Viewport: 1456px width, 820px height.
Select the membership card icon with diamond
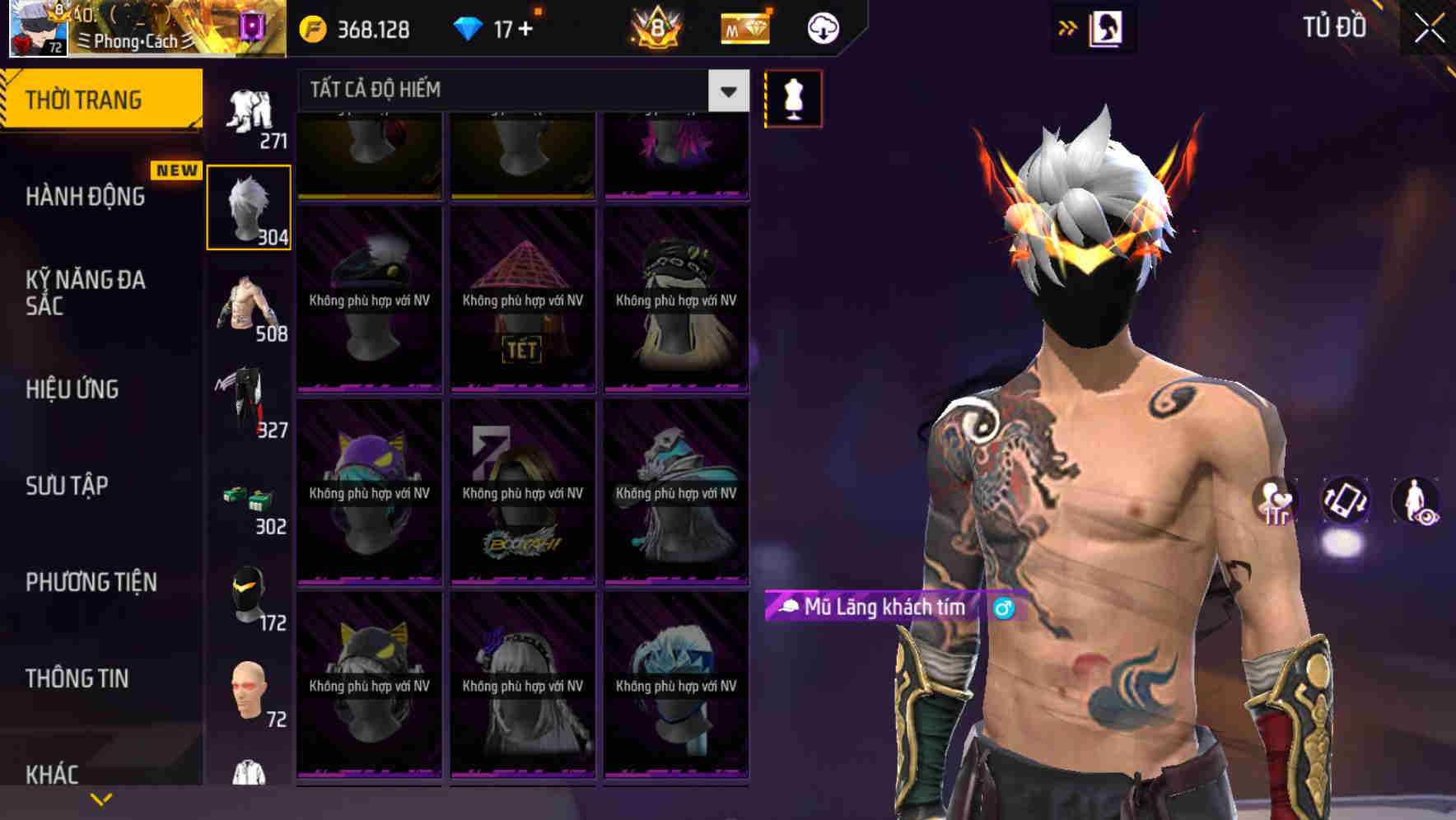(744, 27)
